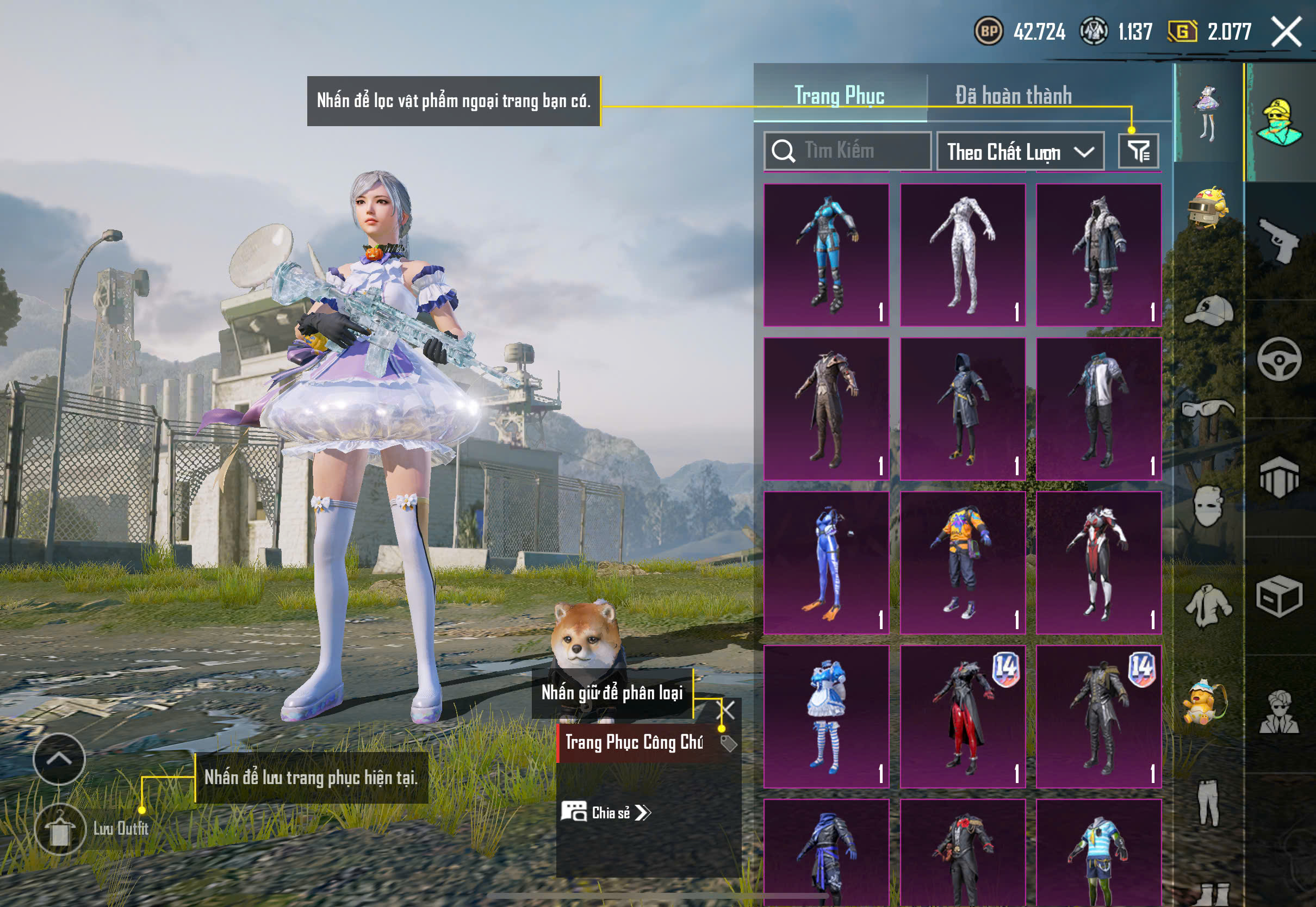Image resolution: width=1316 pixels, height=907 pixels.
Task: Open the pants clothing slot
Action: tap(1208, 802)
